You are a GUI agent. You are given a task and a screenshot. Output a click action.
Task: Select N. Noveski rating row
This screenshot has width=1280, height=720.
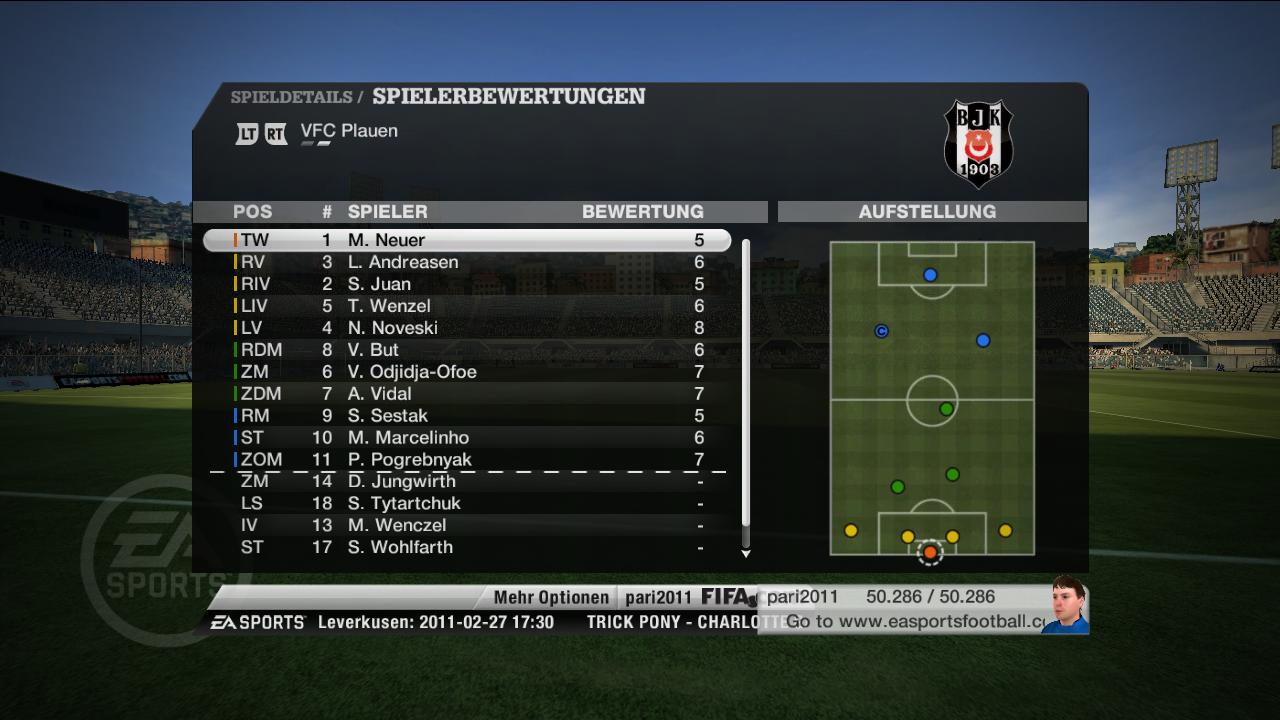point(466,328)
